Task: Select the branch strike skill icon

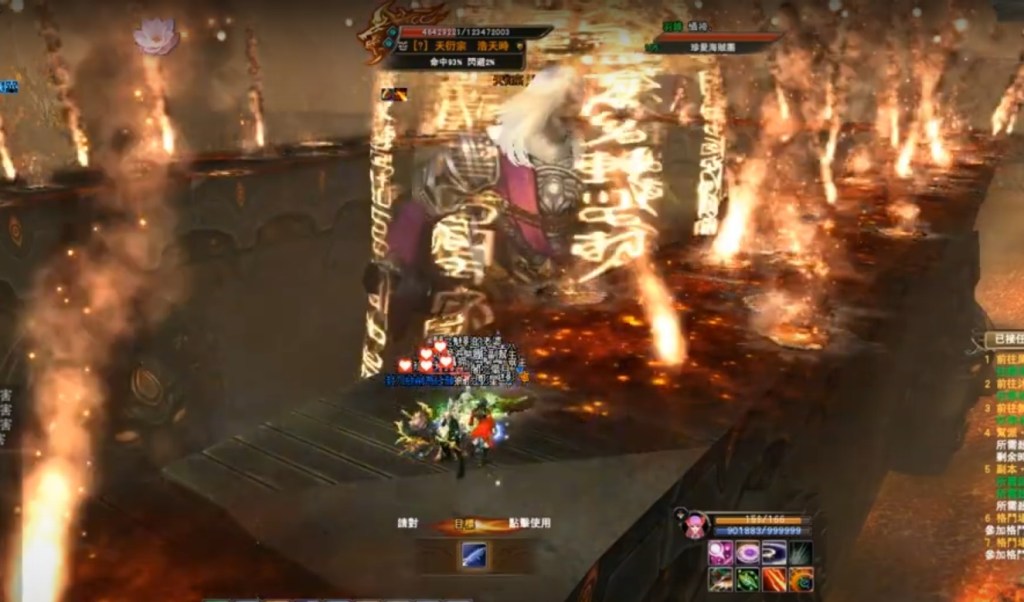Action: click(720, 579)
